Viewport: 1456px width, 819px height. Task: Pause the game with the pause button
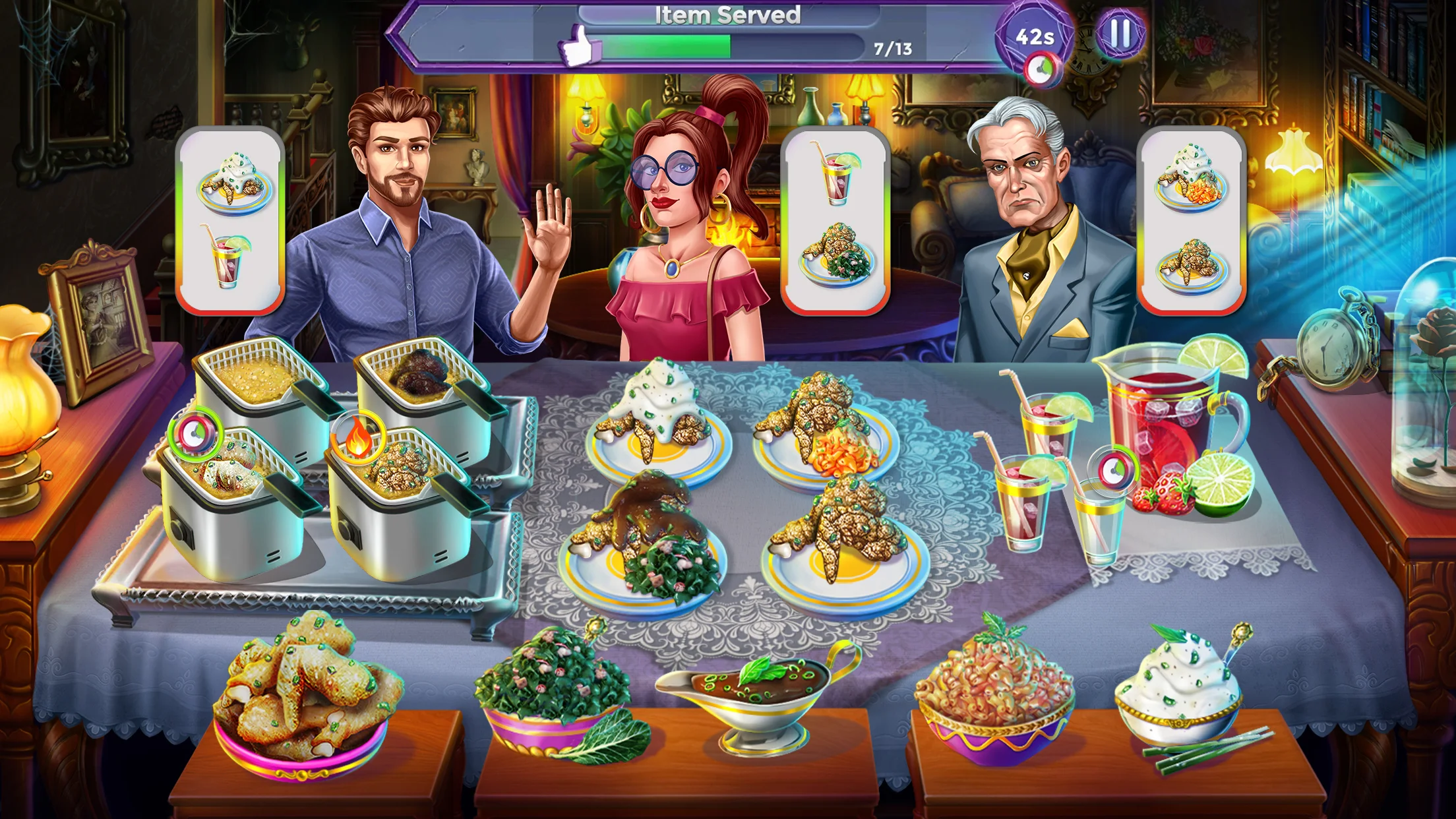[x=1120, y=33]
